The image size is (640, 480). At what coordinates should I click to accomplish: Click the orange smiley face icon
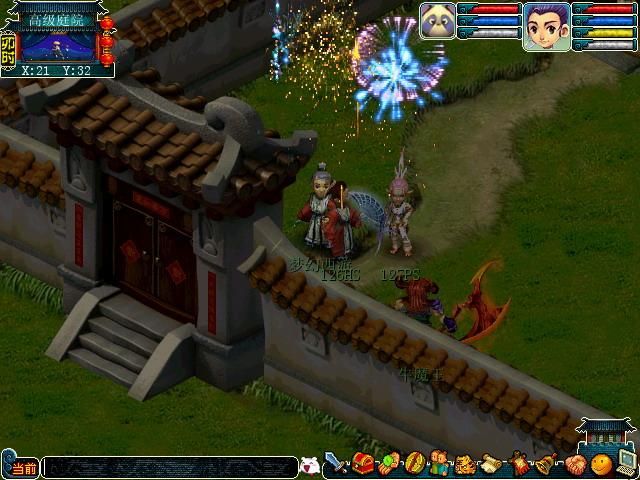coord(601,464)
